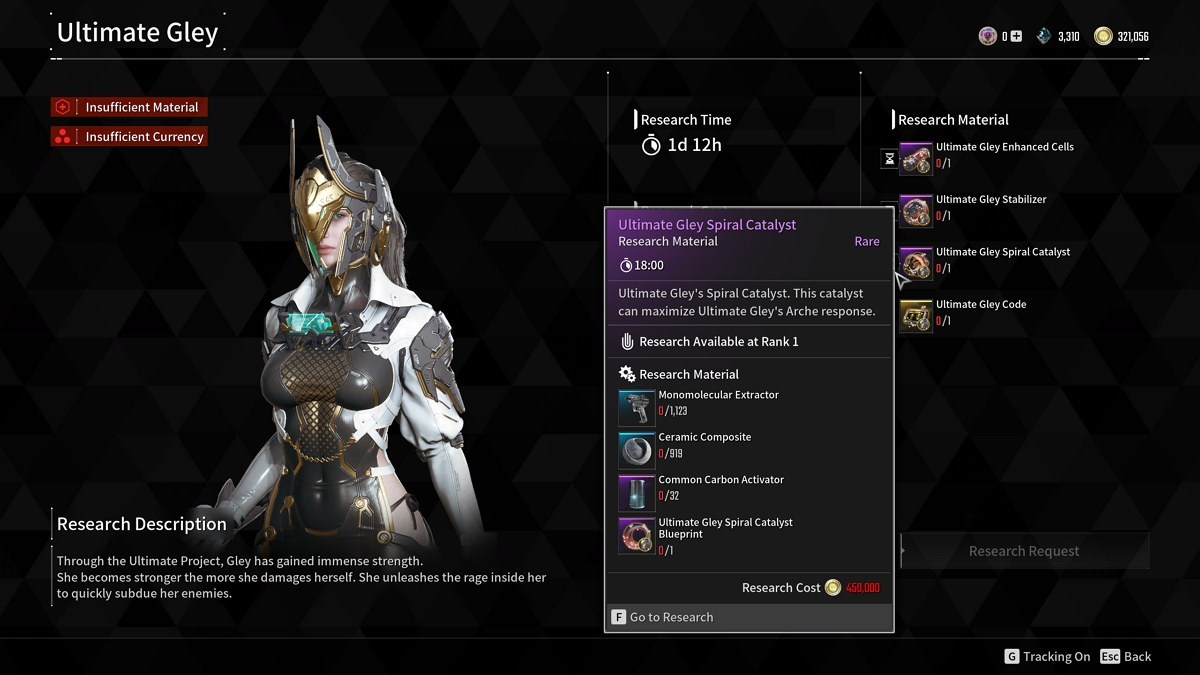Viewport: 1200px width, 675px height.
Task: Click the Ceramic Composite material icon
Action: pos(637,450)
